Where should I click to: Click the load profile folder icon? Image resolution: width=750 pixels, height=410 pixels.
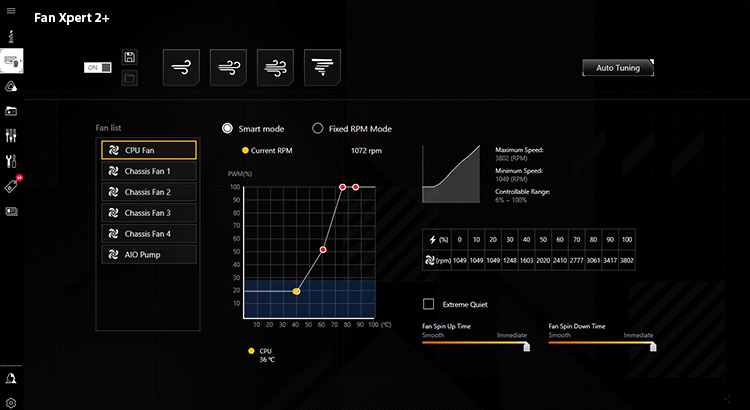130,77
